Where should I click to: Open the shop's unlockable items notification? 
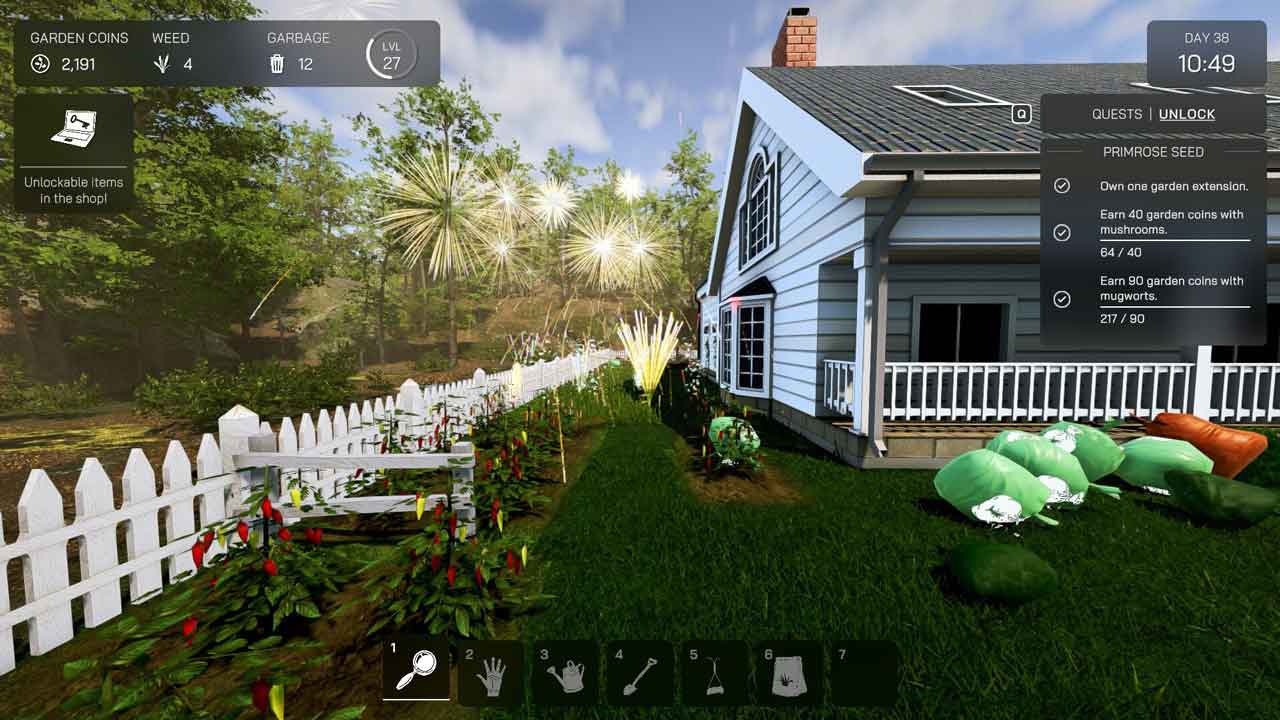click(74, 152)
